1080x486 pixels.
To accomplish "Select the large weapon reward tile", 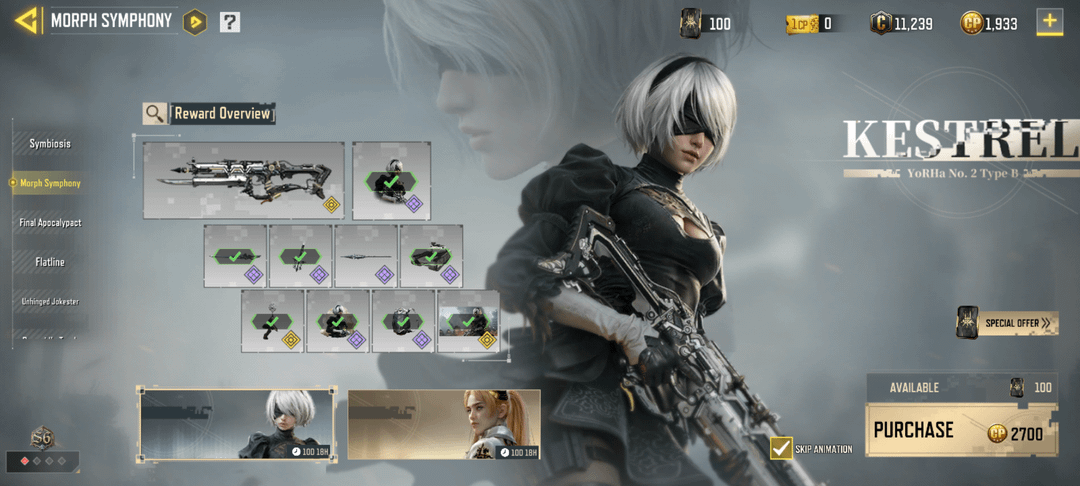I will [x=243, y=180].
